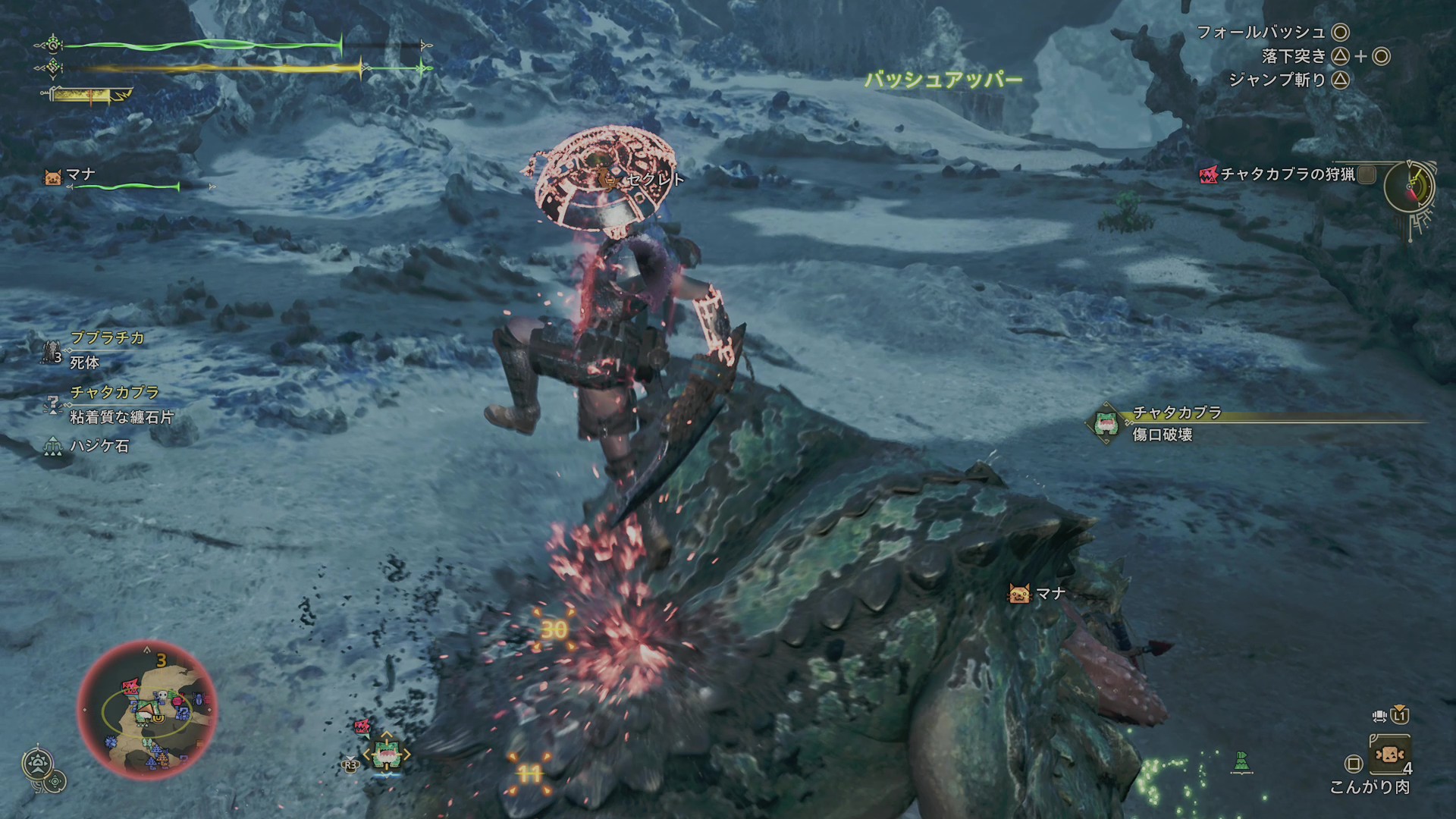Select the チャタカブラ monster portrait icon

click(x=1106, y=423)
